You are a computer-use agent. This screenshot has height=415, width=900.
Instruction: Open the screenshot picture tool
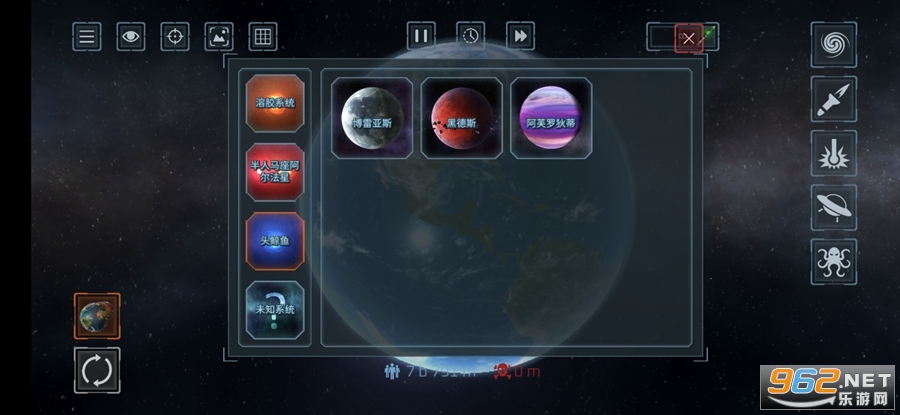click(x=219, y=37)
